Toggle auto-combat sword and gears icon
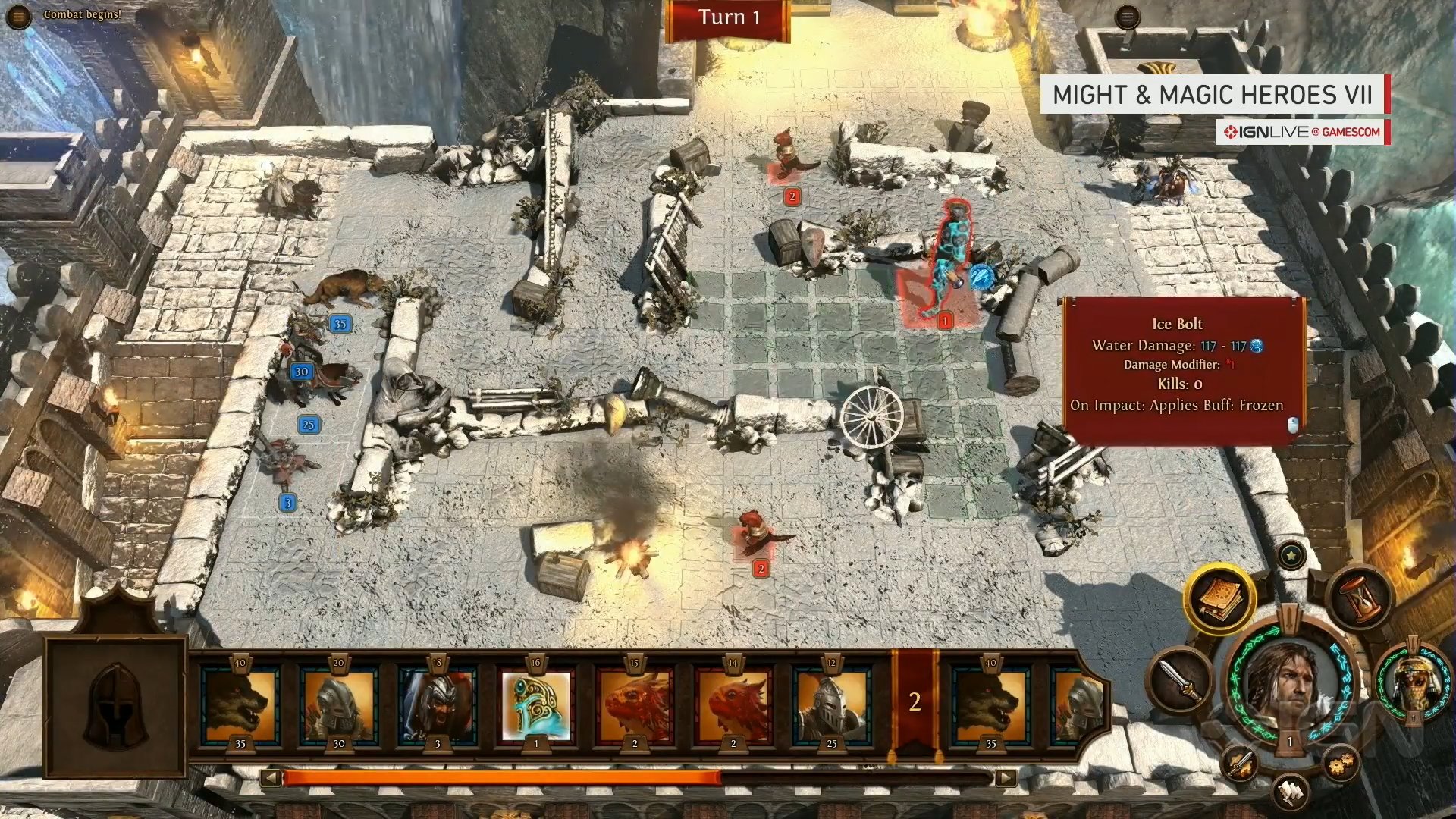Screen dimensions: 1456x819 (x=1239, y=762)
